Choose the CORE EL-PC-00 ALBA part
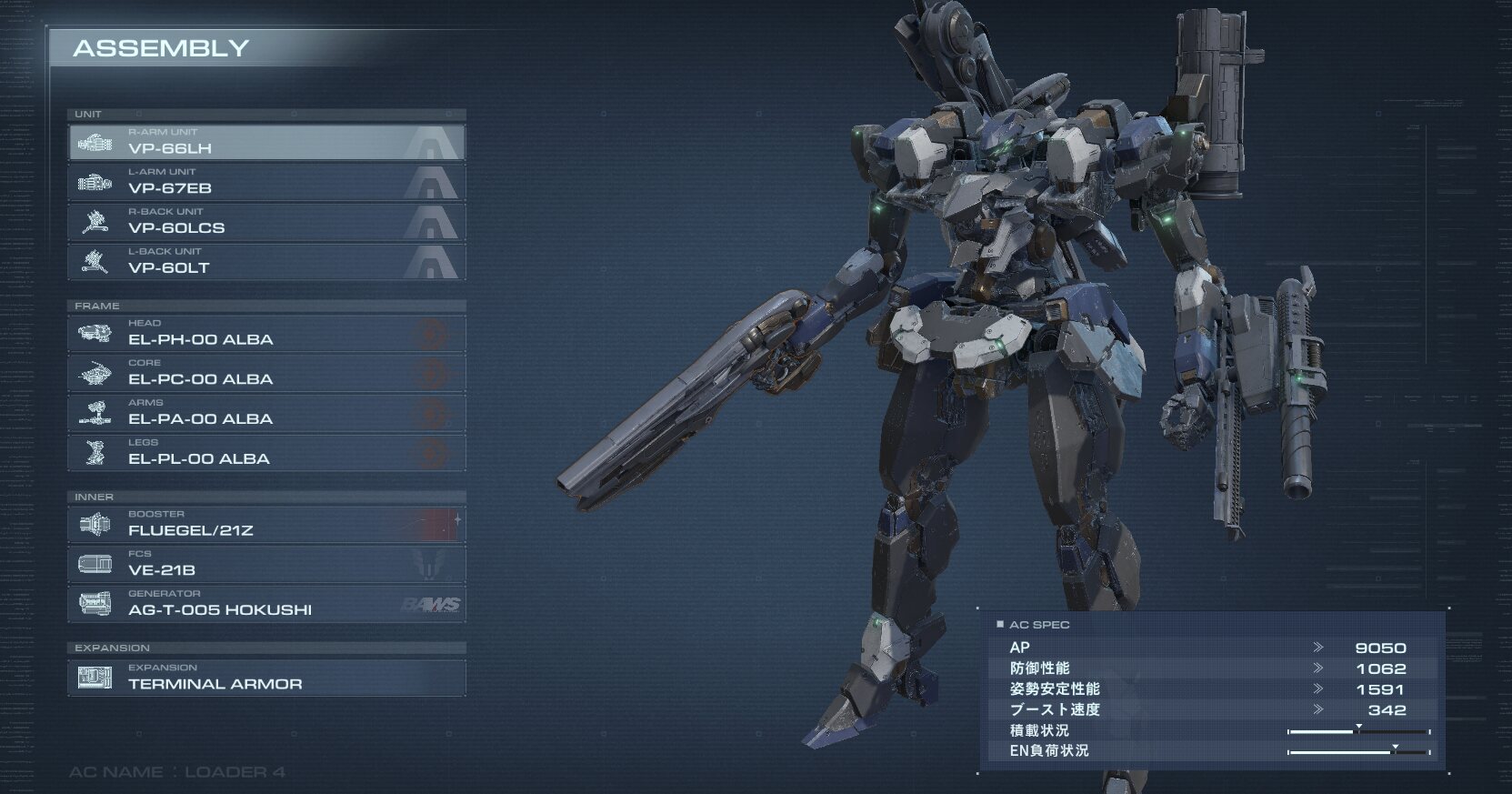This screenshot has height=794, width=1512. pyautogui.click(x=266, y=374)
